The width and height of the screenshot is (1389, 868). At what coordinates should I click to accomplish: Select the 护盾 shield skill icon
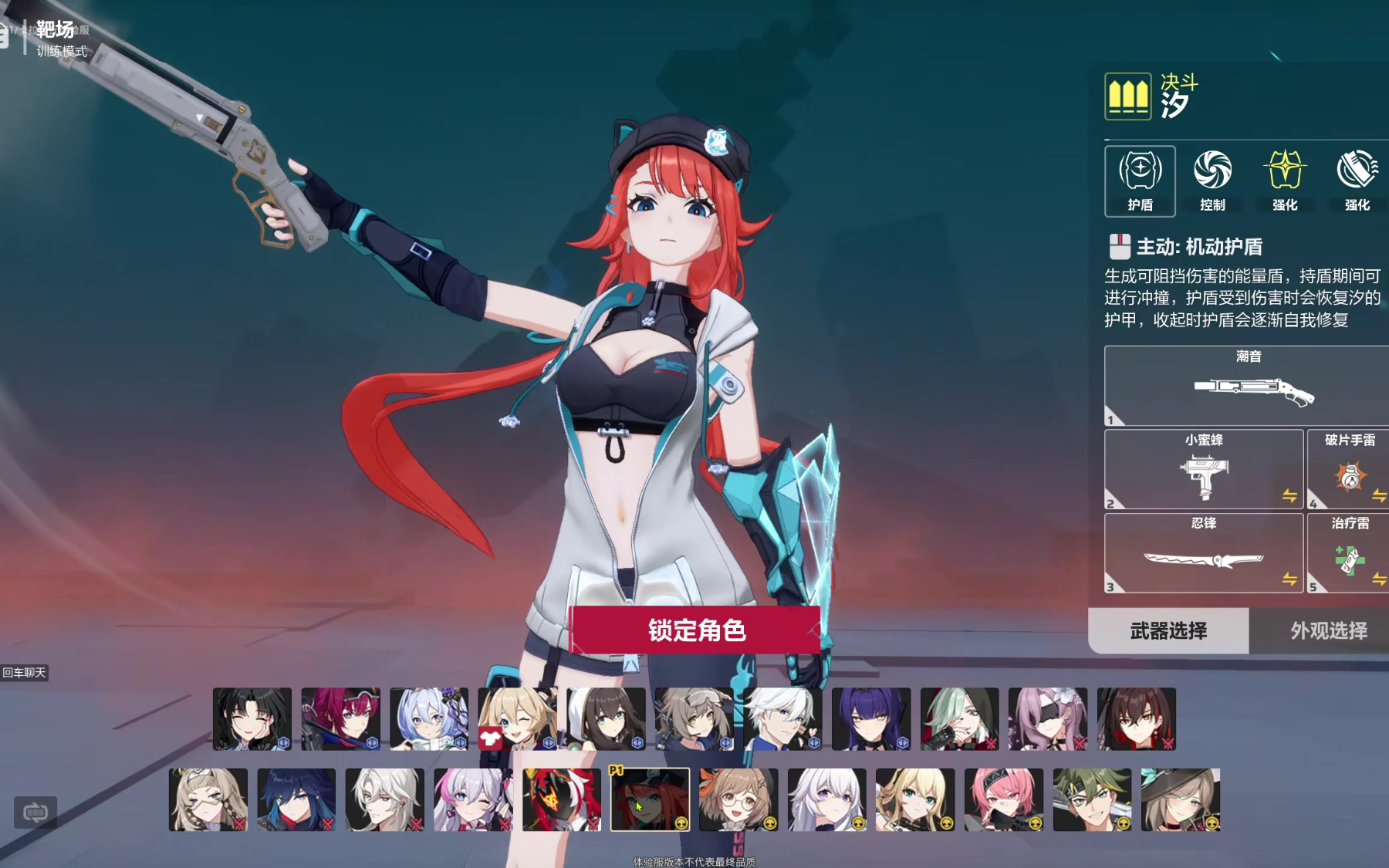click(x=1140, y=181)
